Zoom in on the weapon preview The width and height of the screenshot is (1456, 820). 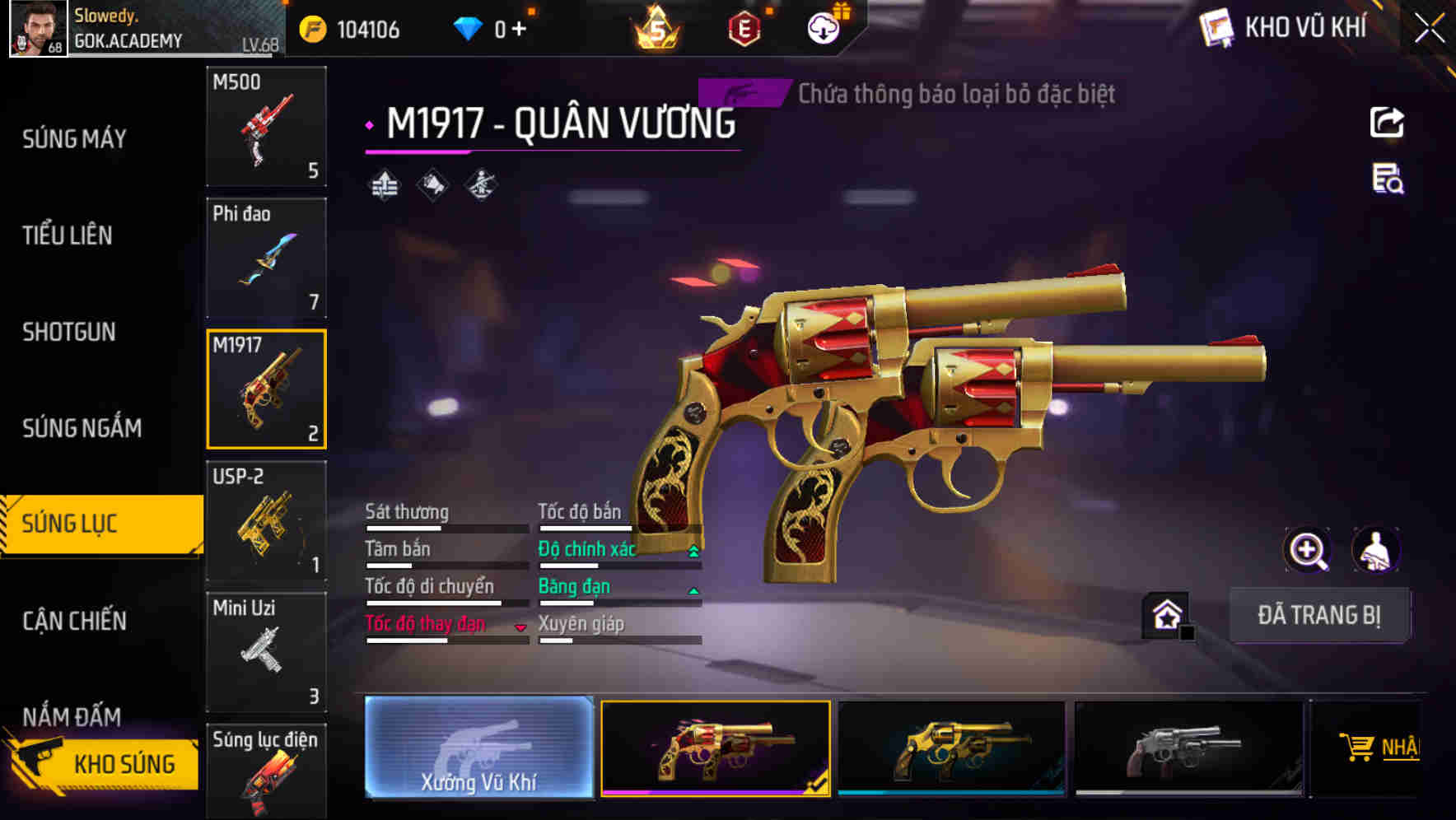1308,550
